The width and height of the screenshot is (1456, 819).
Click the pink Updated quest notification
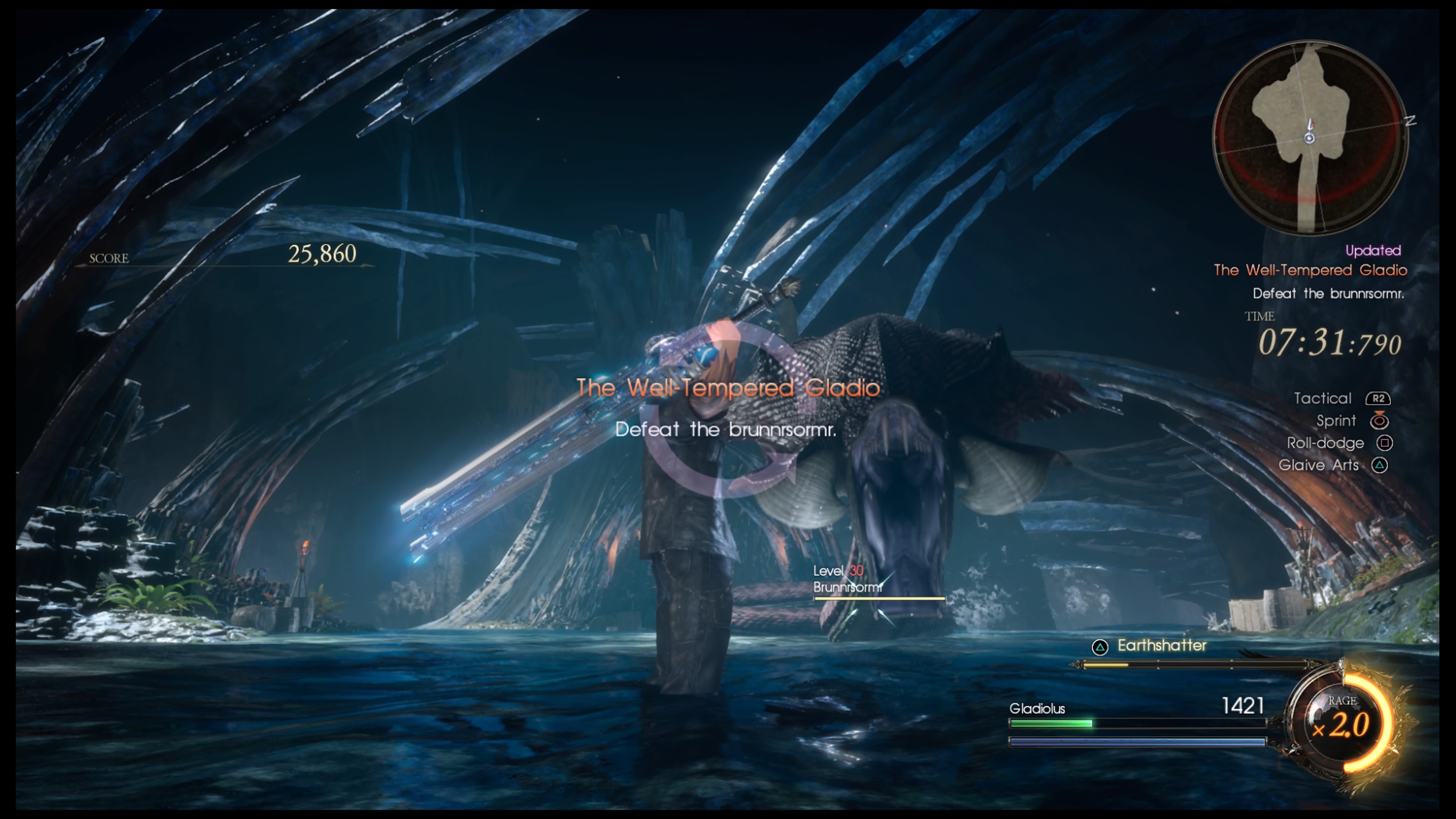[x=1372, y=250]
